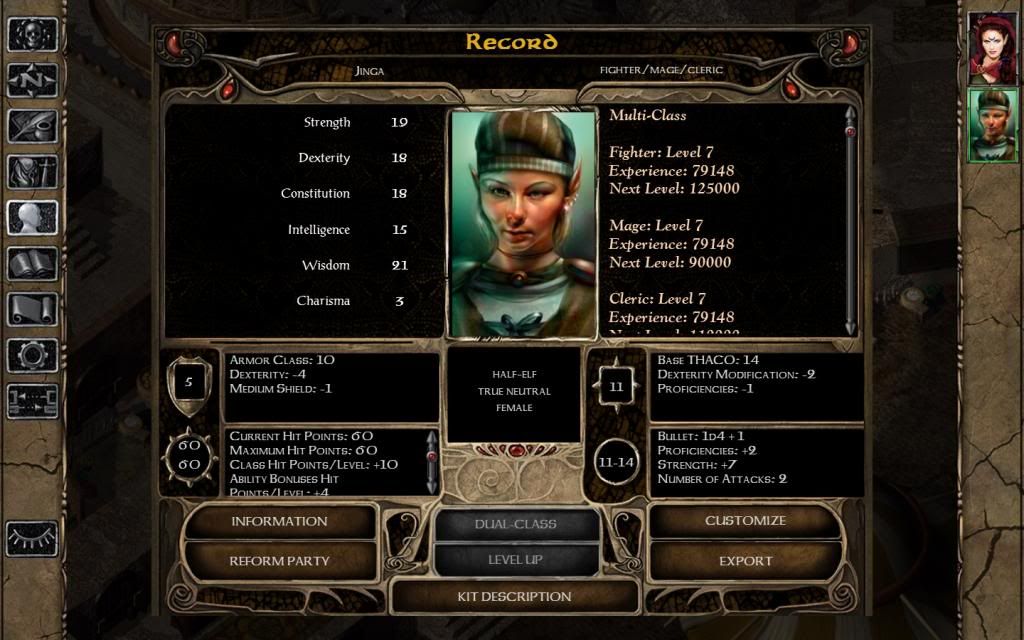Open the journal quill icon
Viewport: 1024px width, 640px height.
click(x=32, y=126)
